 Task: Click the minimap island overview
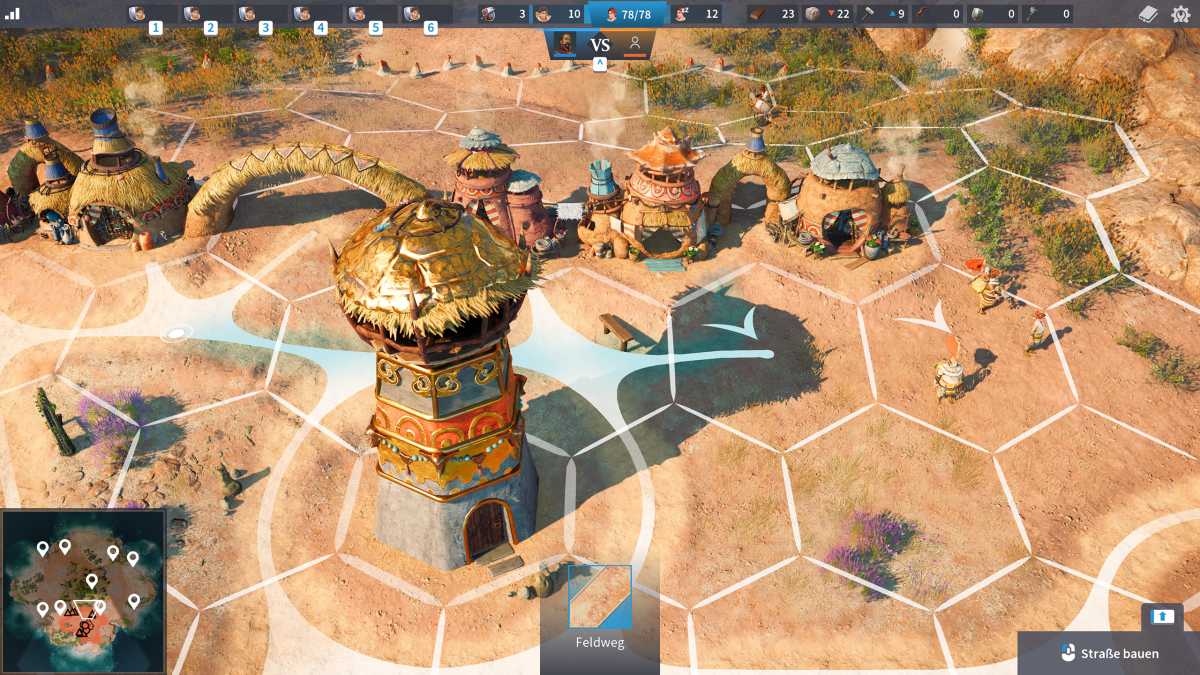[x=84, y=591]
